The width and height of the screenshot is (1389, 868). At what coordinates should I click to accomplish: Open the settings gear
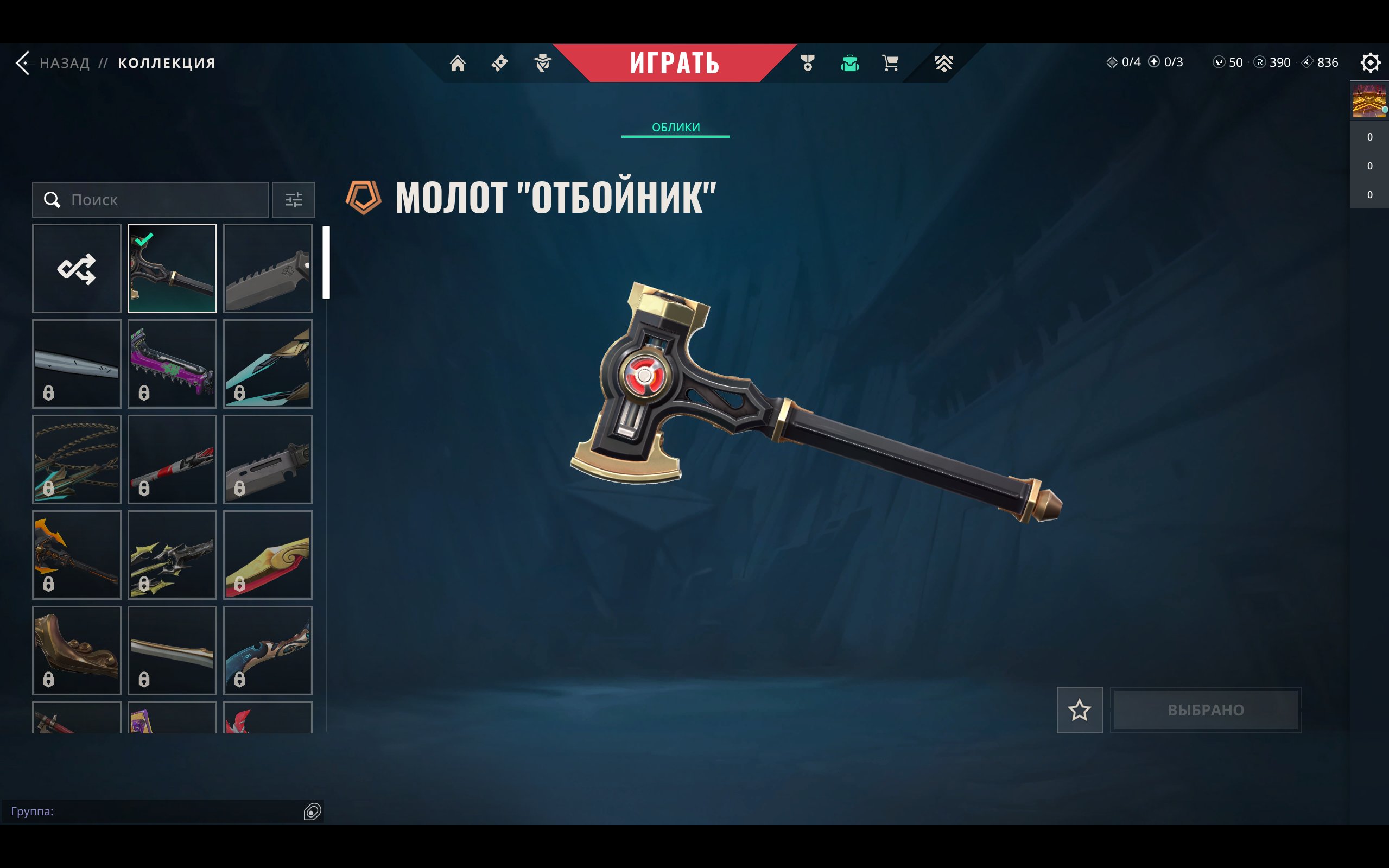[x=1369, y=62]
